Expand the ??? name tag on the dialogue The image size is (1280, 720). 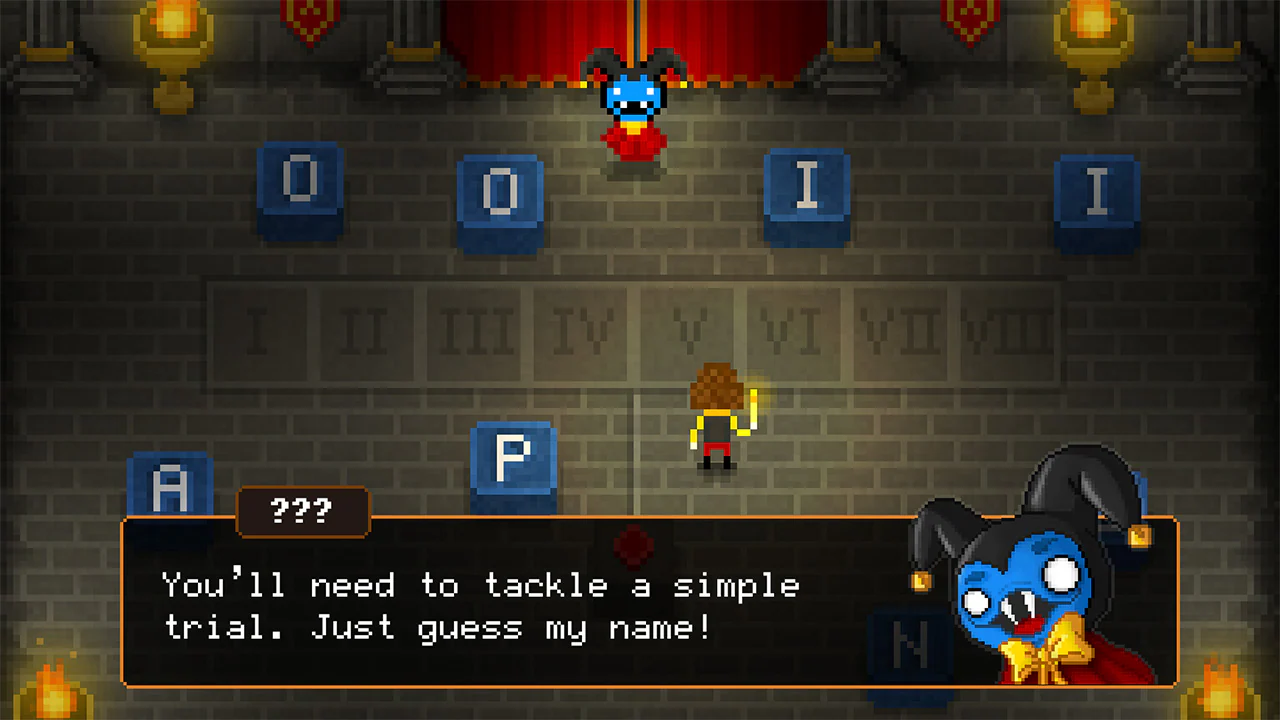point(303,512)
